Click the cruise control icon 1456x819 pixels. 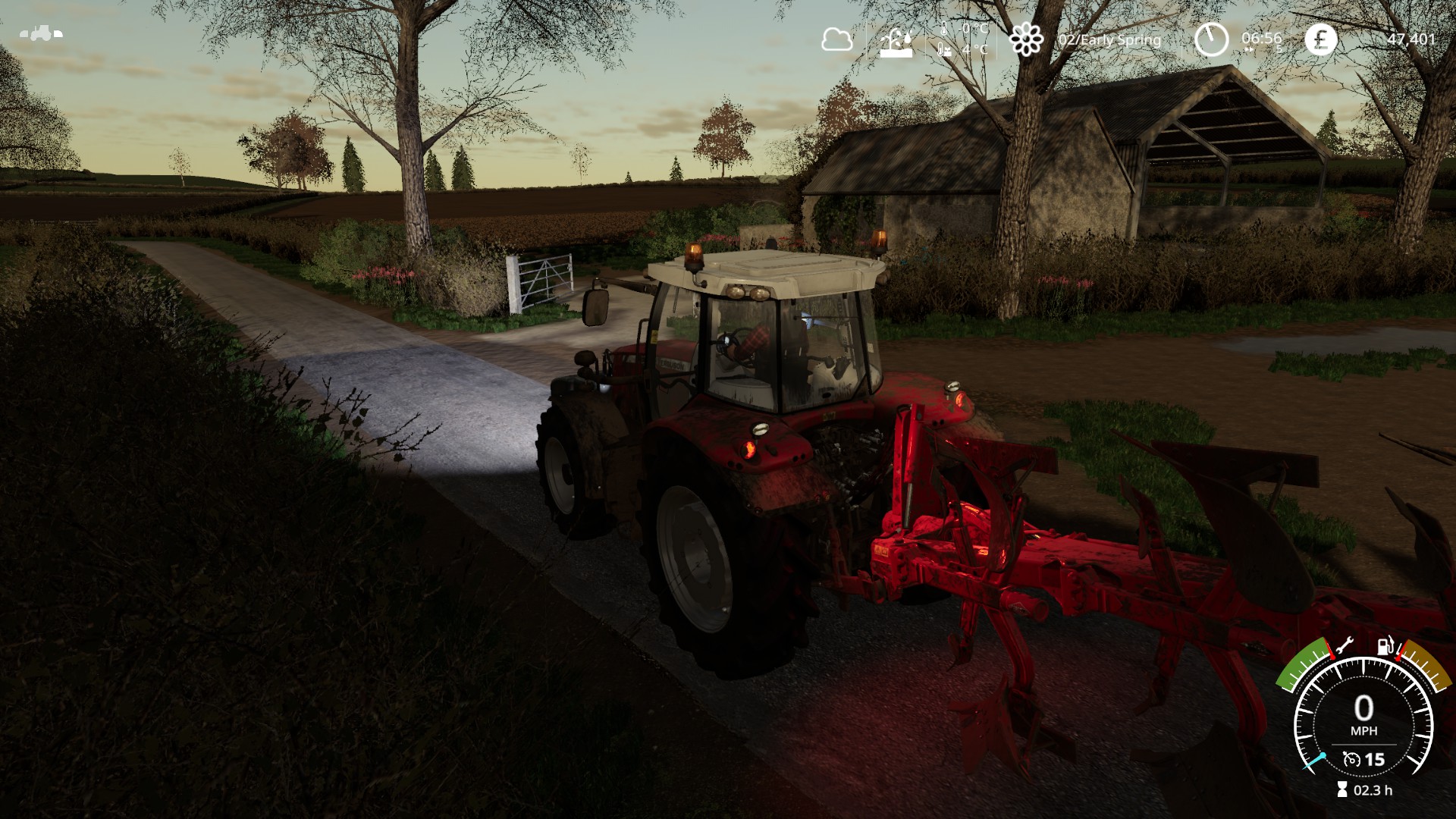tap(1351, 759)
